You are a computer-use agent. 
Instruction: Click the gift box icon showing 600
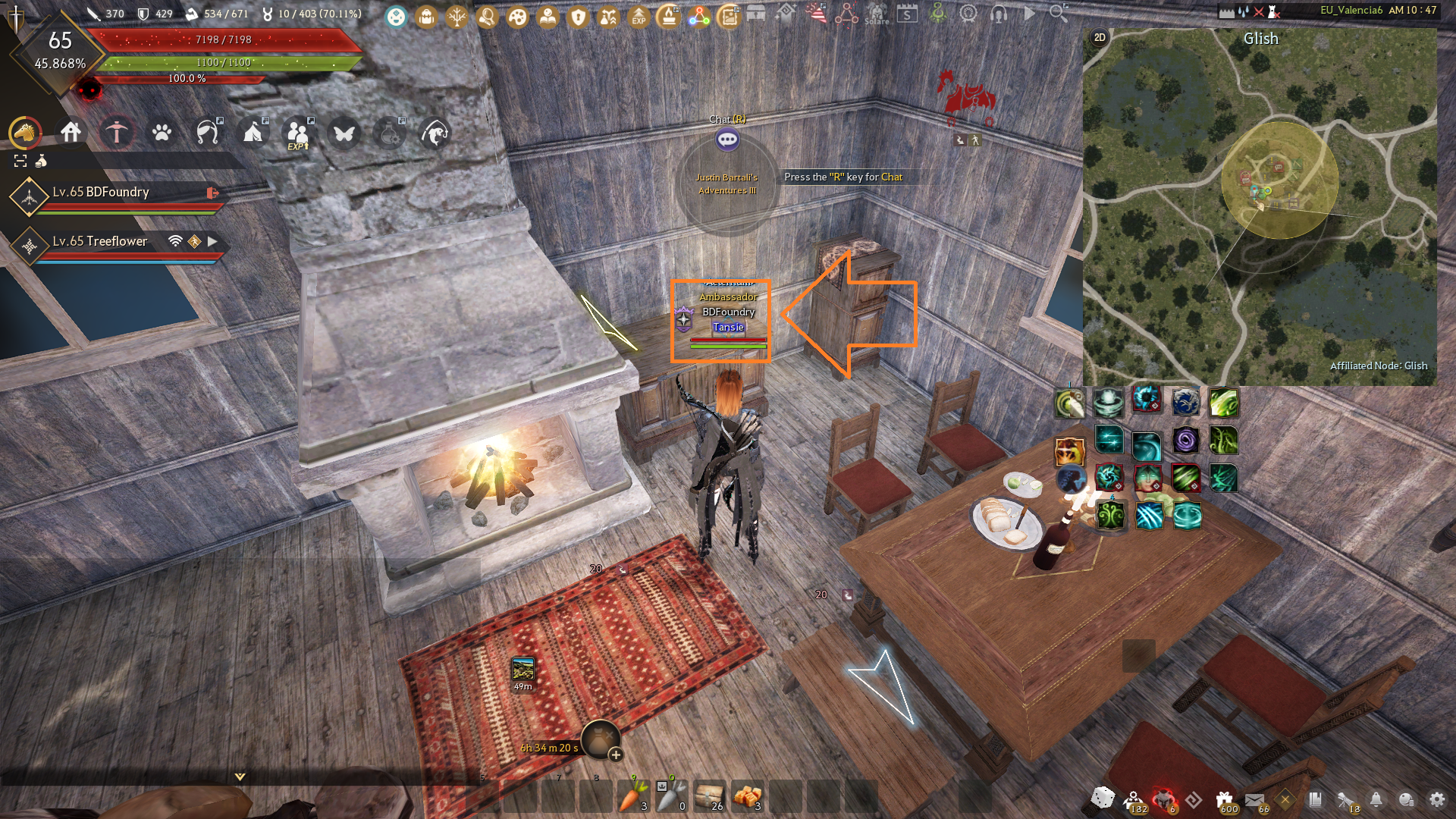[1224, 799]
